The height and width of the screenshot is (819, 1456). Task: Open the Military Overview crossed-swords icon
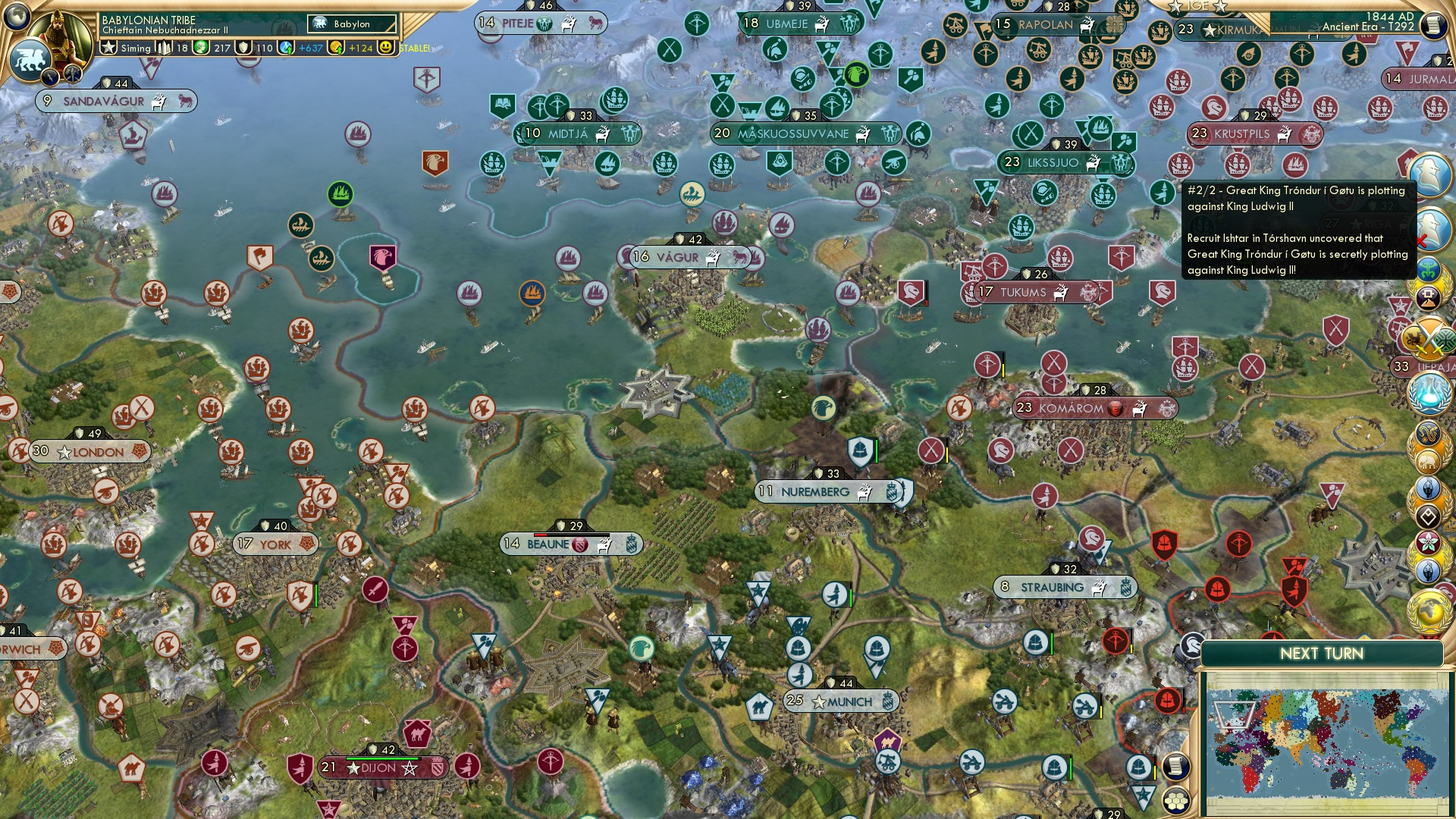click(1429, 339)
